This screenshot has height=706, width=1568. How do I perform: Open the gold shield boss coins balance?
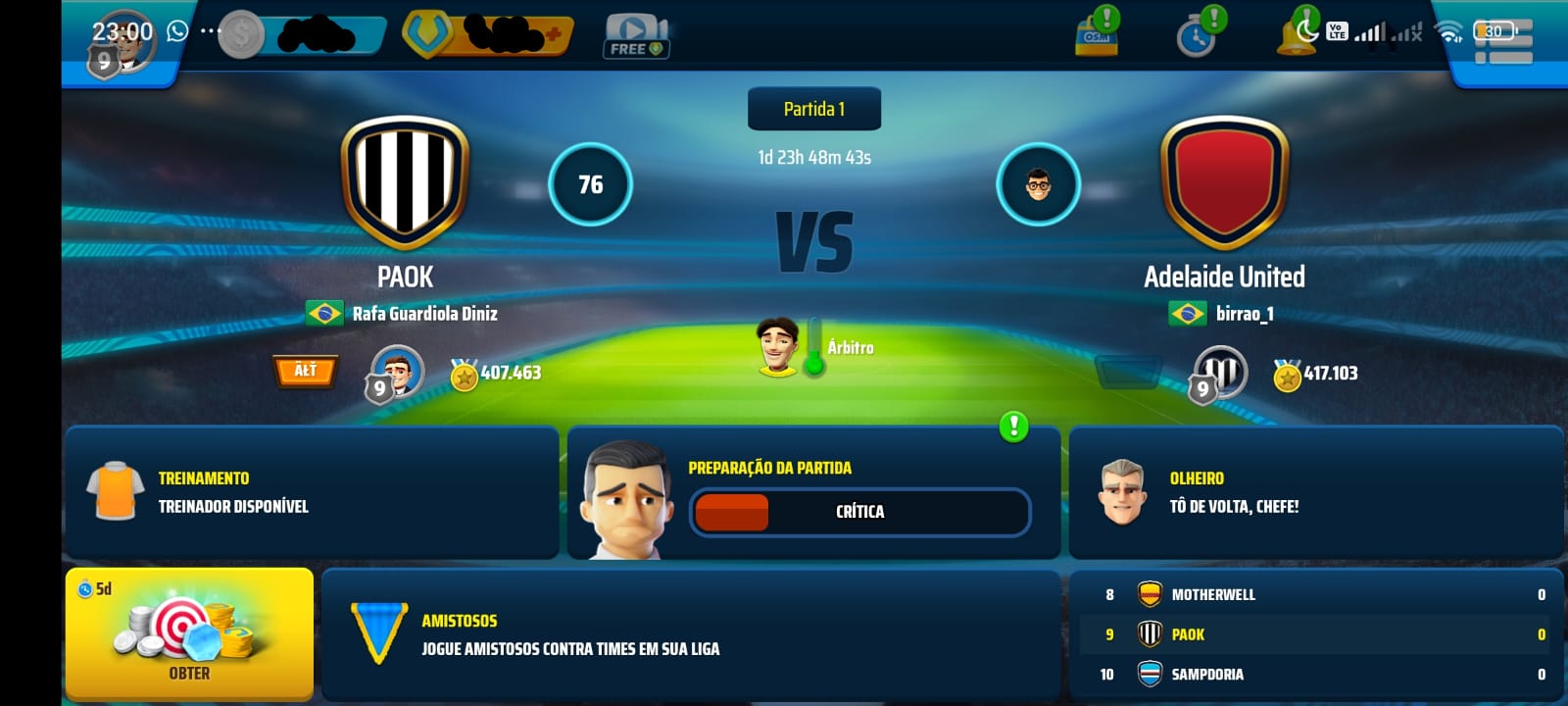(x=487, y=35)
